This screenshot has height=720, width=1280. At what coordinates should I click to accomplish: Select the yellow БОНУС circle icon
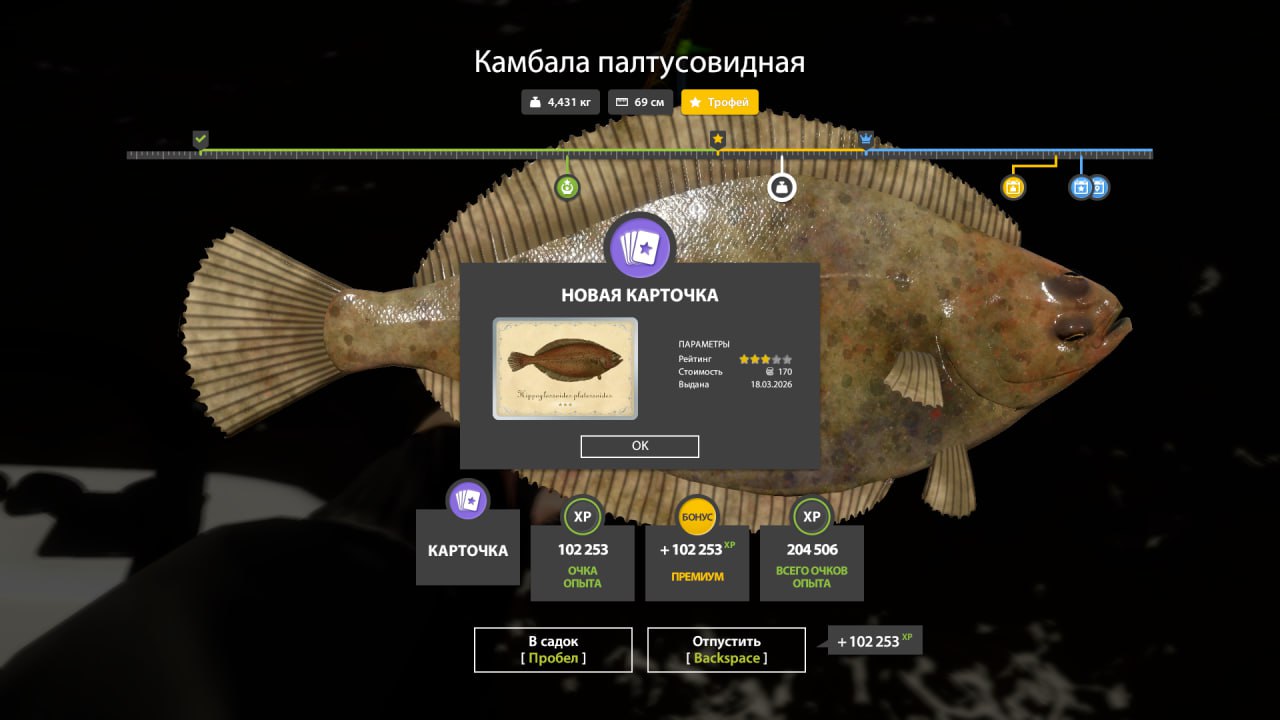click(x=697, y=517)
